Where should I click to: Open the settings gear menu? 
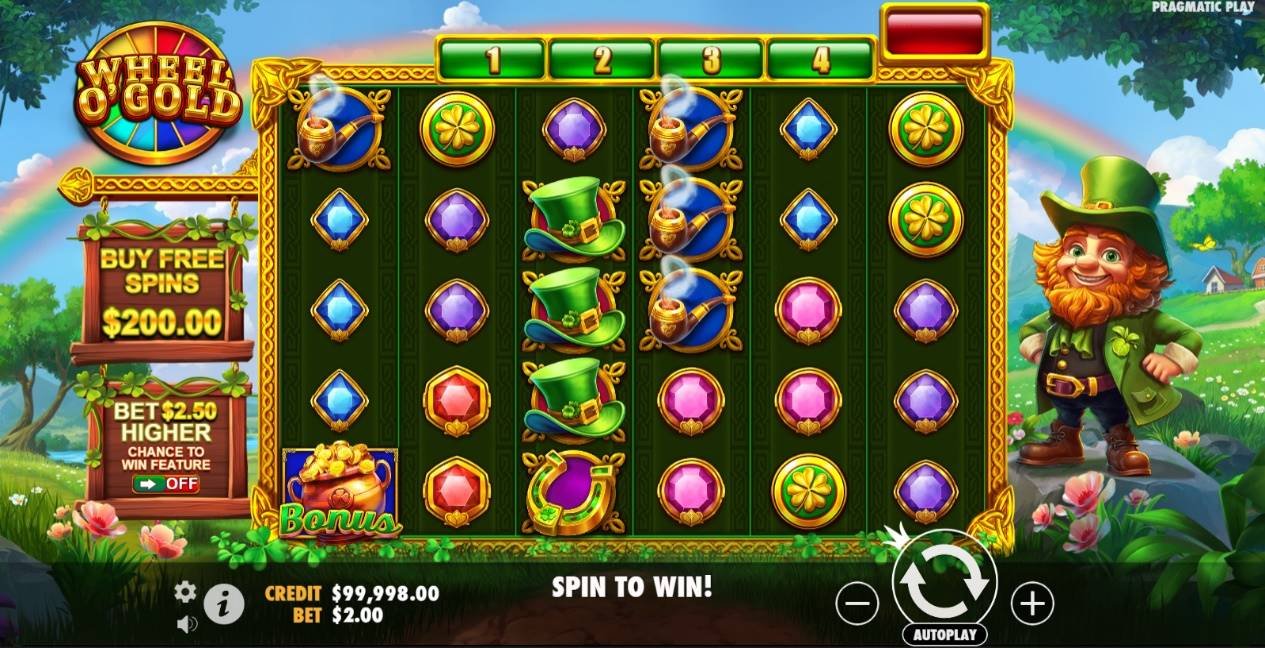(185, 592)
